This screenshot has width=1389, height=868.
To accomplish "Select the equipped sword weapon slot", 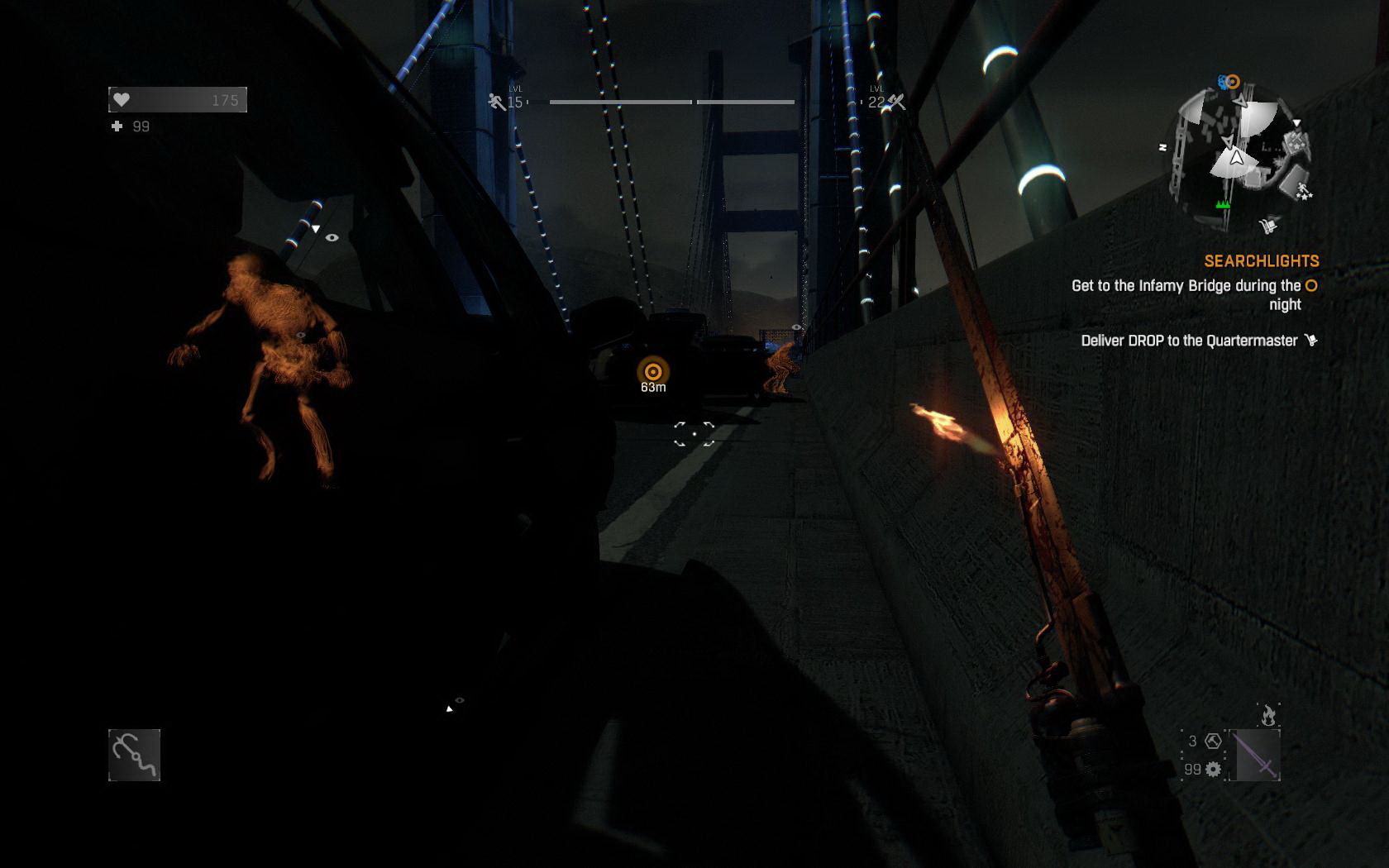I will pyautogui.click(x=1255, y=755).
